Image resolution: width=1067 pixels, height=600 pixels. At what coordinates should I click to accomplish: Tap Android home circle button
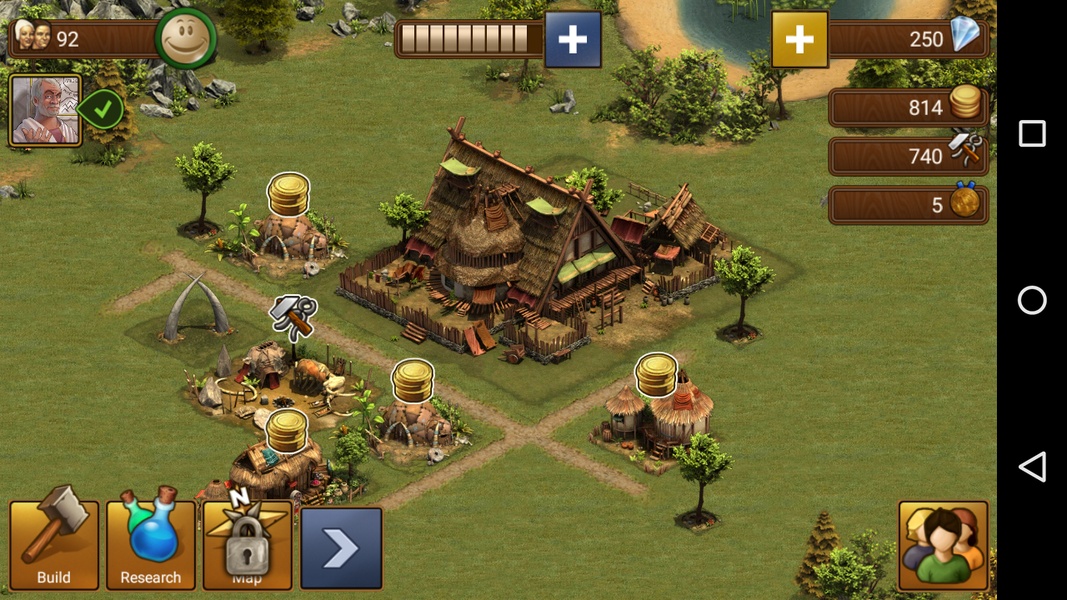[1032, 300]
